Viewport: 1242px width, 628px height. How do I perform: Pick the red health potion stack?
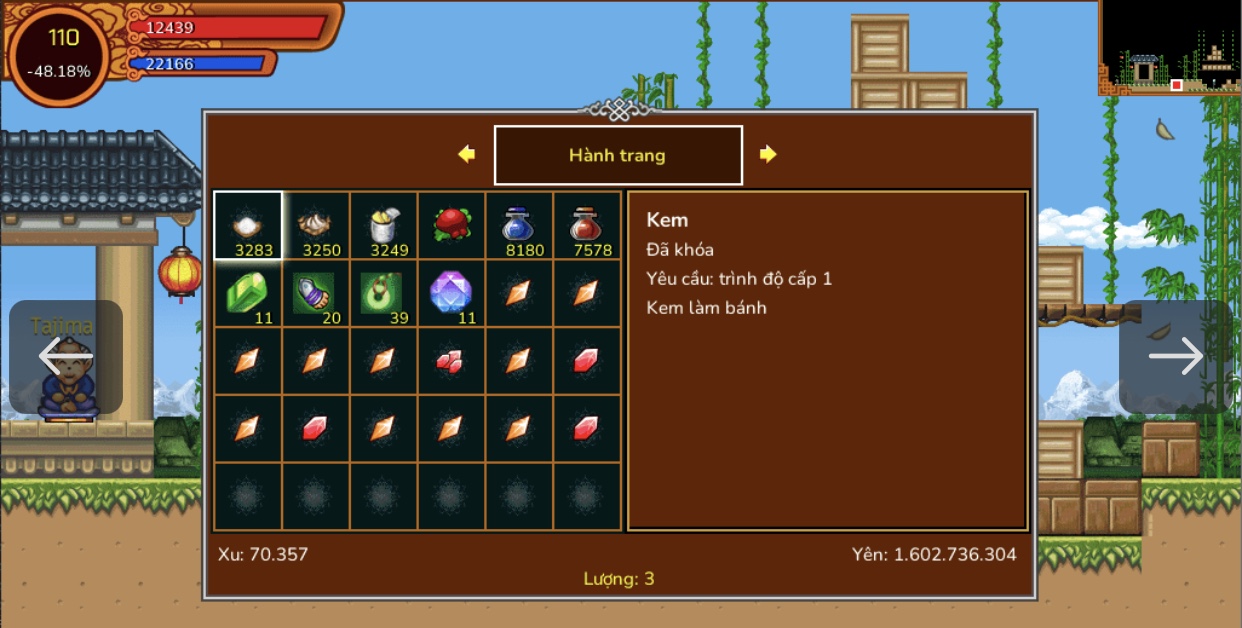587,226
